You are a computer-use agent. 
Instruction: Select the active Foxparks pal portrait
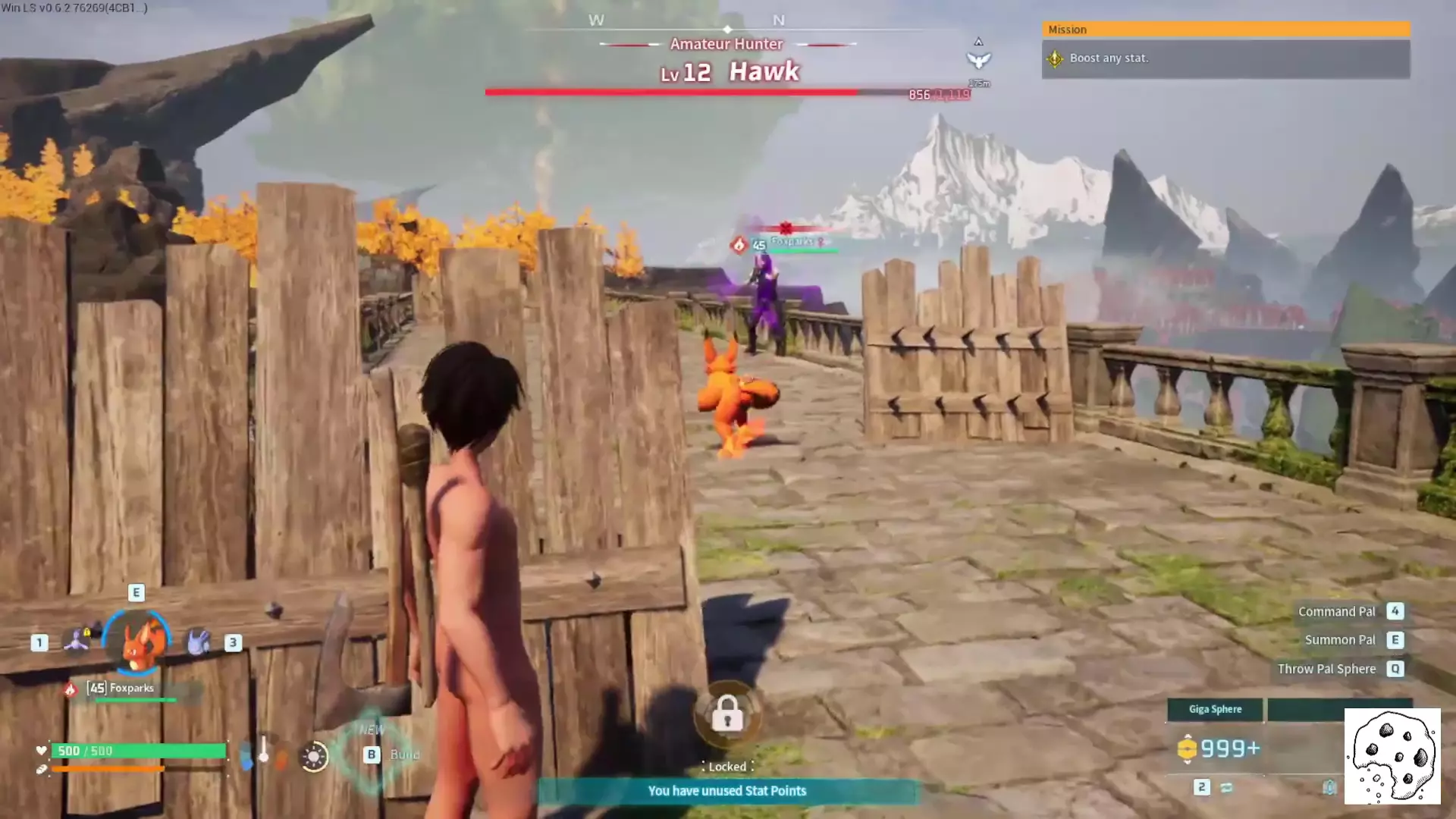(x=137, y=642)
